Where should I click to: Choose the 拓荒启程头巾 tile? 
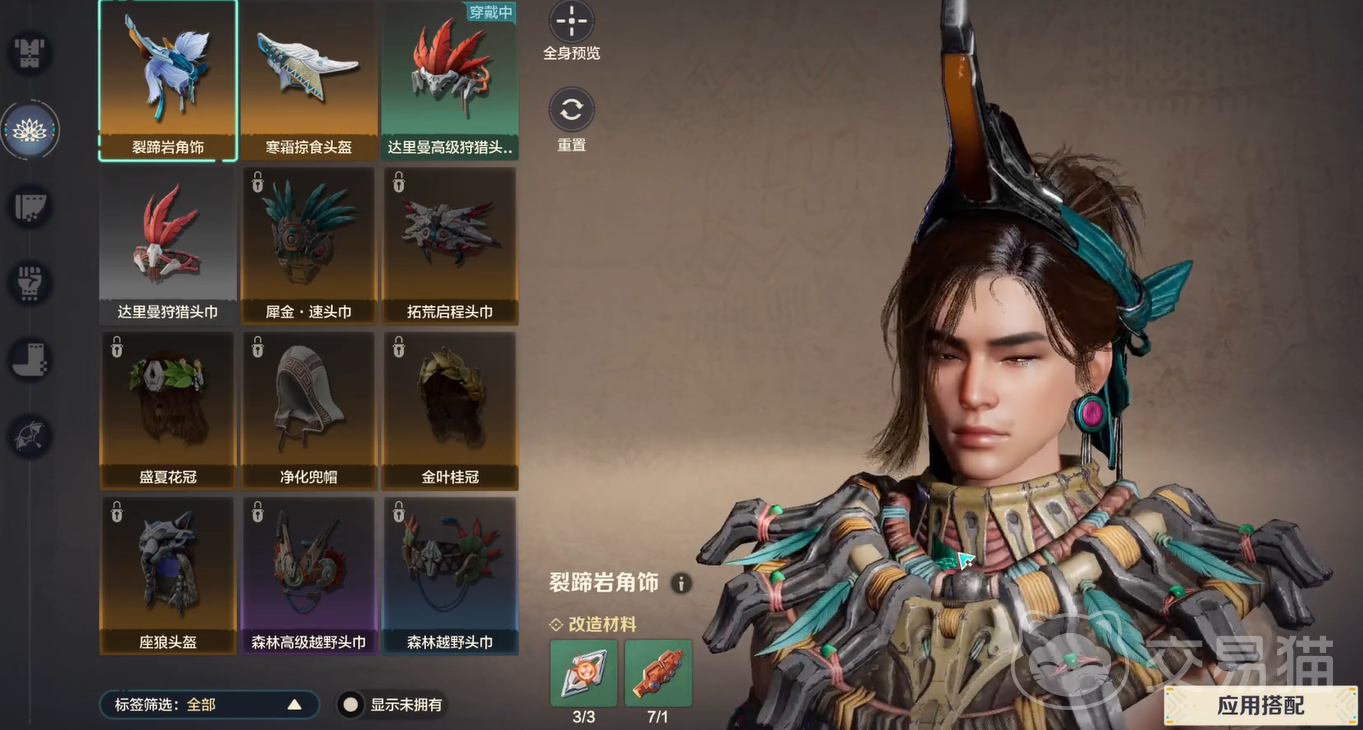450,245
